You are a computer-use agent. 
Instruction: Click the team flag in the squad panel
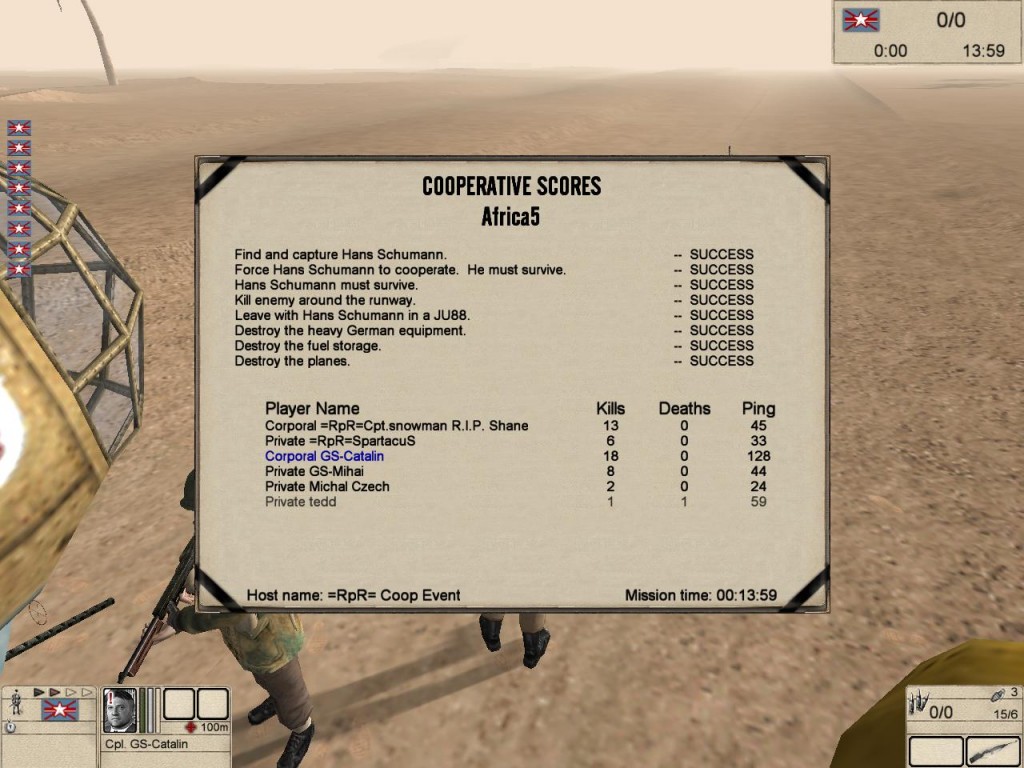[59, 710]
